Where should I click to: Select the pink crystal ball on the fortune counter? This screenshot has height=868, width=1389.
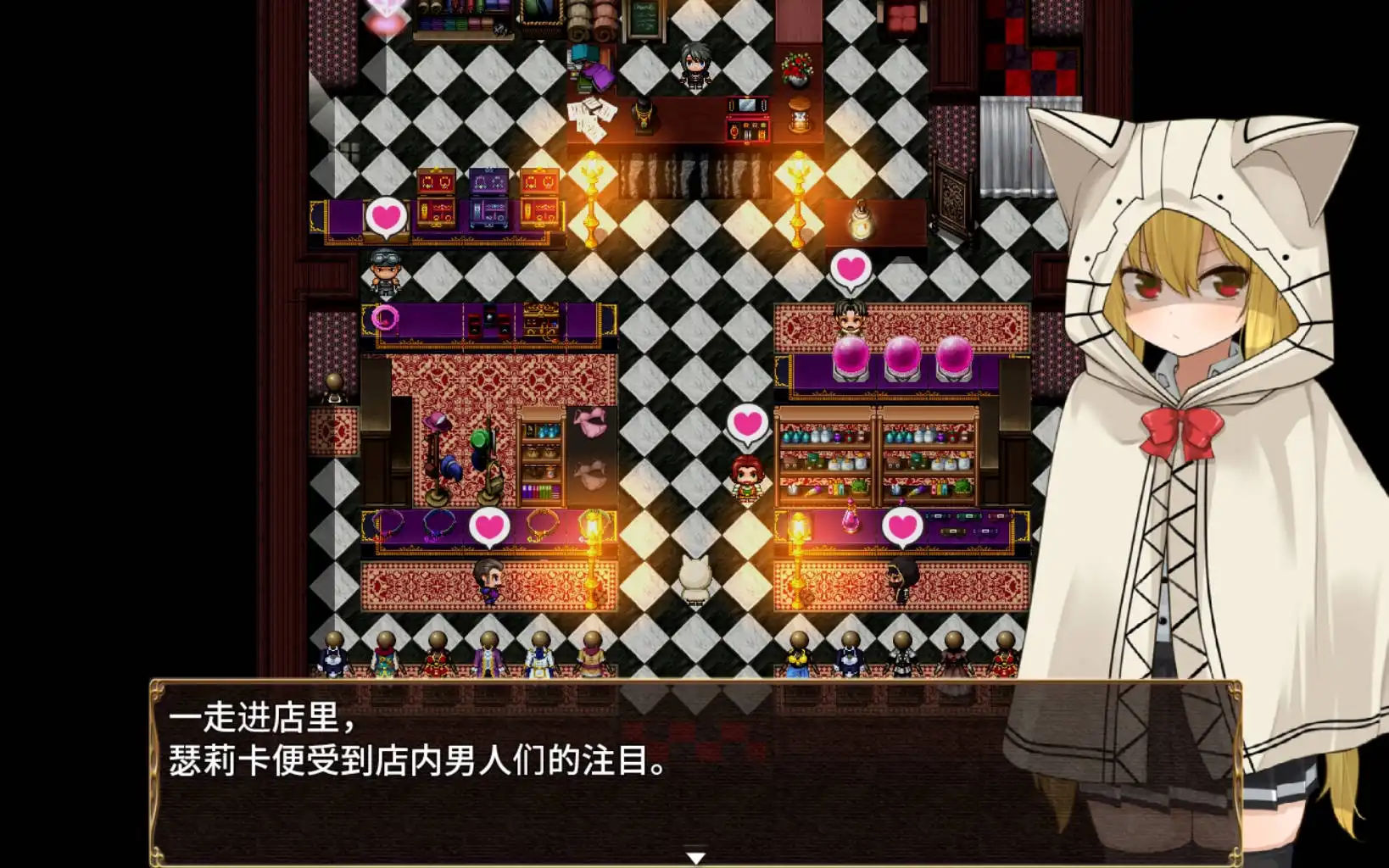pos(852,357)
